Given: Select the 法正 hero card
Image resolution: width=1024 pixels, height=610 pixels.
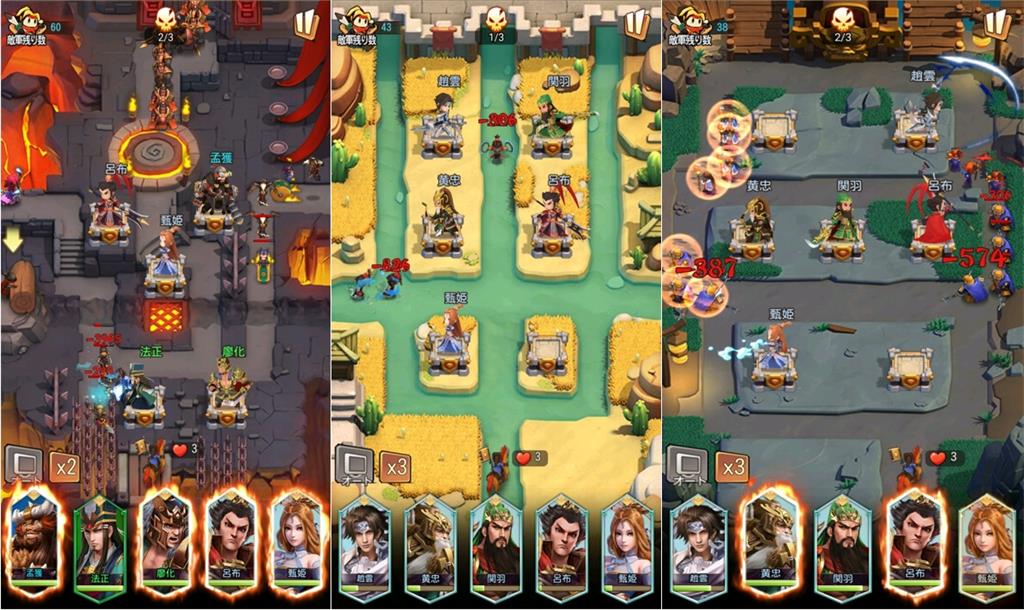Looking at the screenshot, I should click(x=99, y=540).
